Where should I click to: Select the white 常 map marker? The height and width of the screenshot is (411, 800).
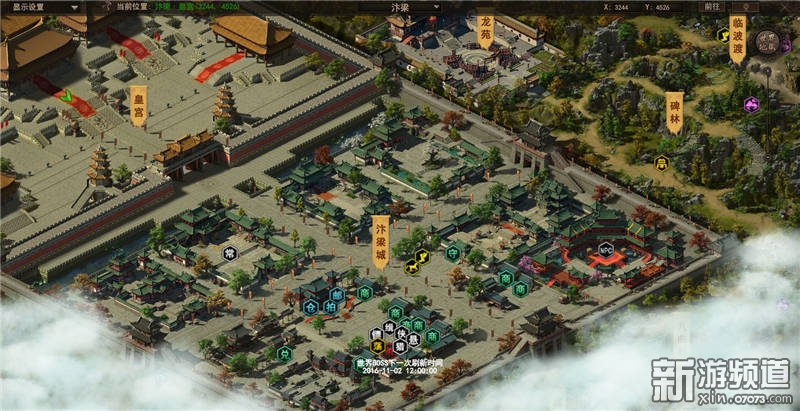(230, 253)
